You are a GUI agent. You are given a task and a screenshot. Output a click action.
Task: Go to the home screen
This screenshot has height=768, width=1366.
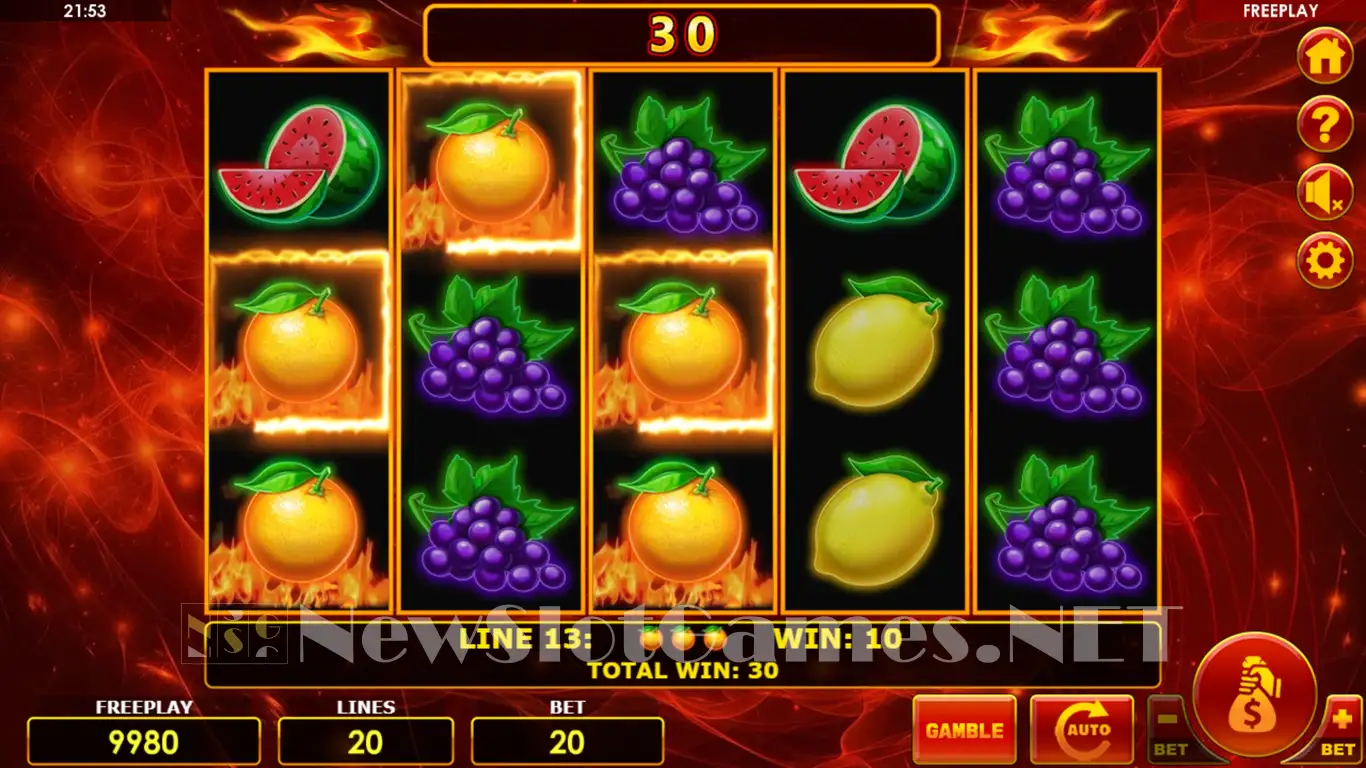[1324, 56]
